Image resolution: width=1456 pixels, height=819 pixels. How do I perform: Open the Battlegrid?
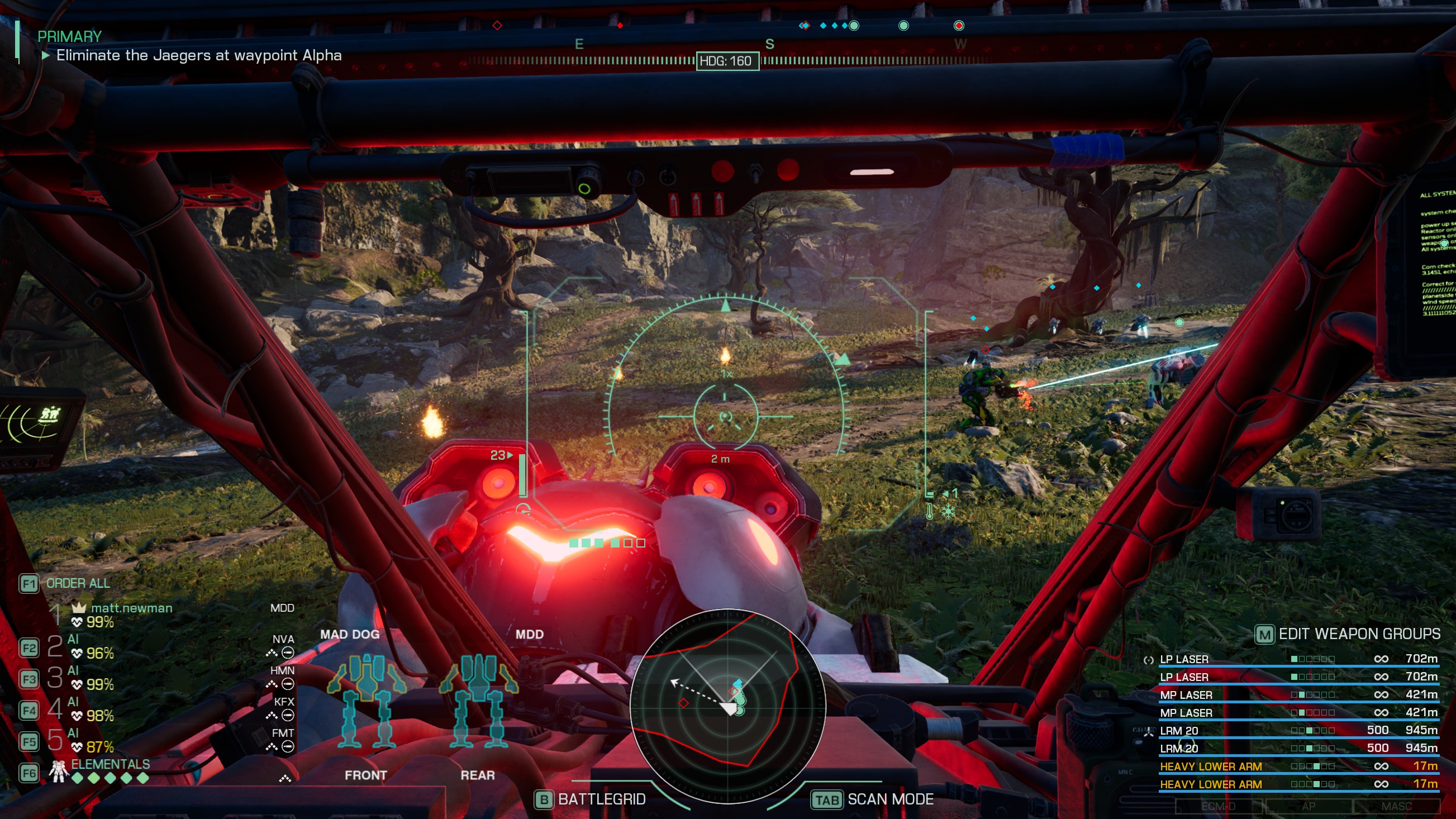(x=591, y=799)
